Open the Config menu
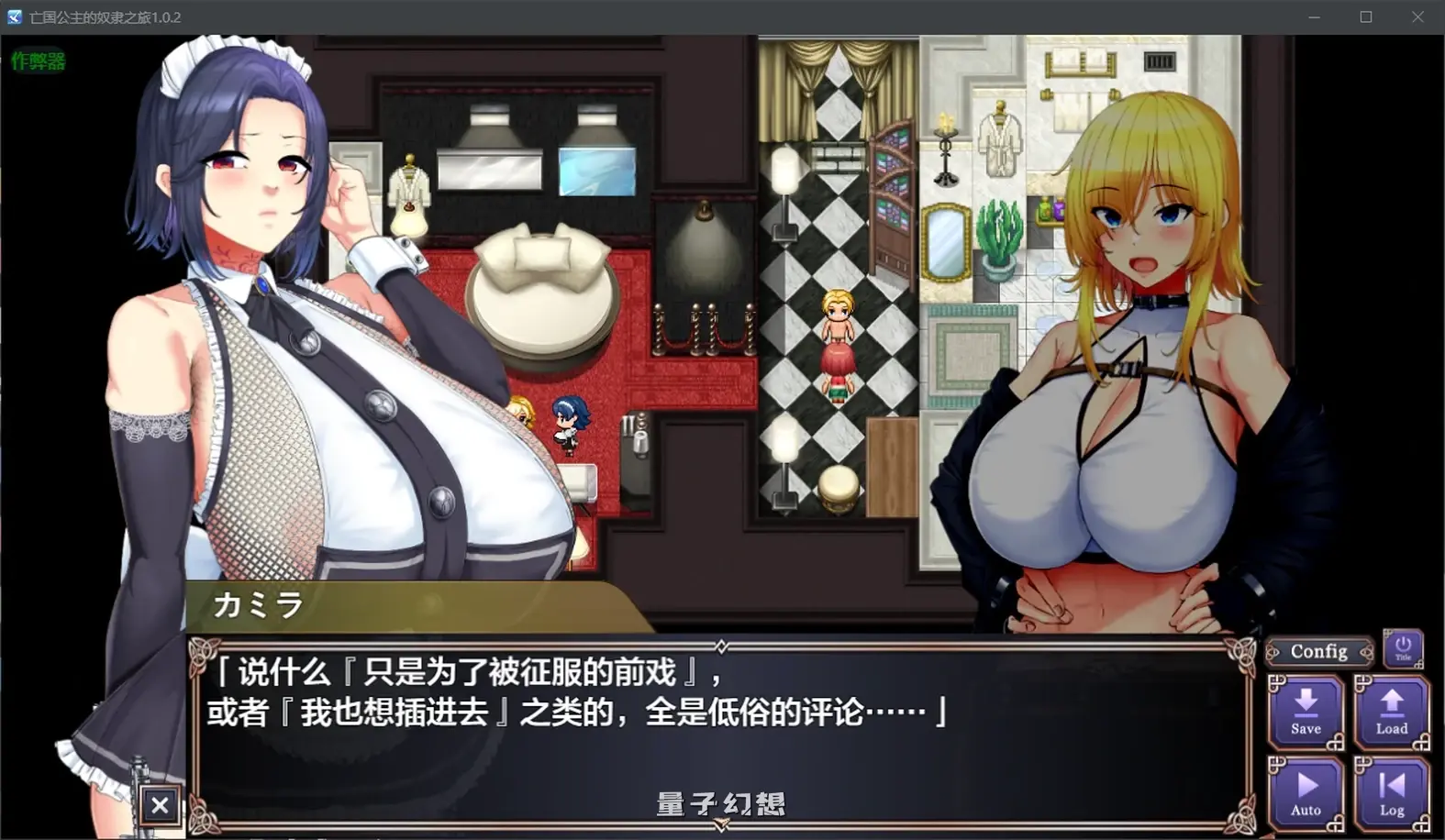Image resolution: width=1445 pixels, height=840 pixels. (1318, 651)
